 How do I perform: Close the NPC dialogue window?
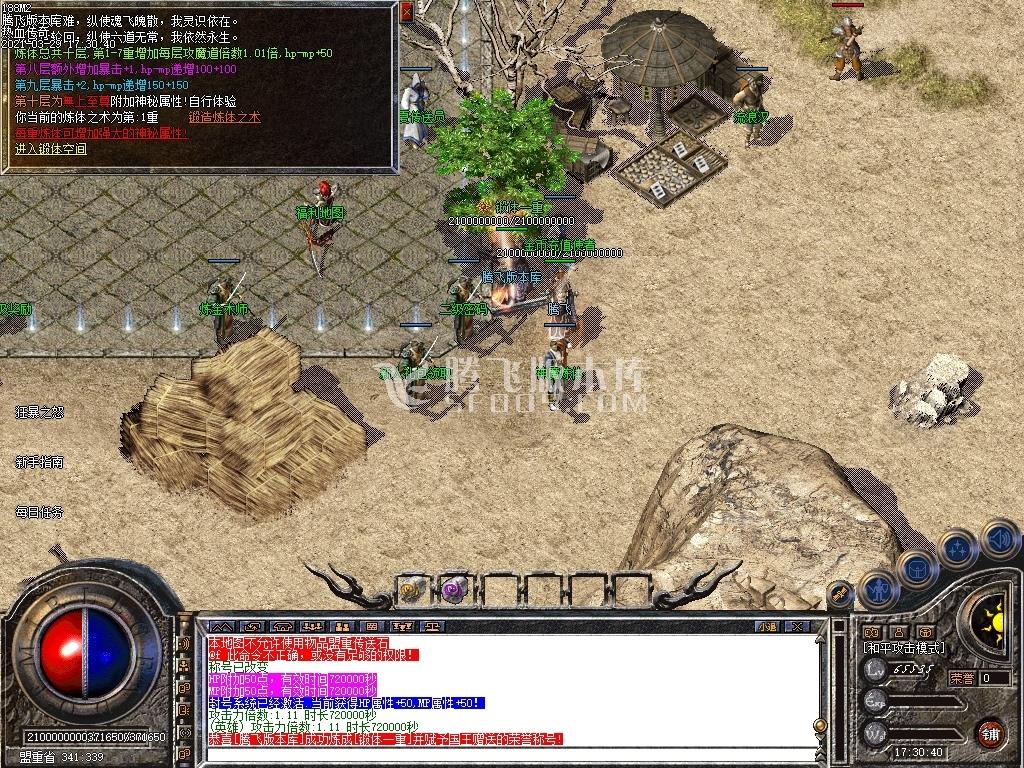click(x=407, y=12)
